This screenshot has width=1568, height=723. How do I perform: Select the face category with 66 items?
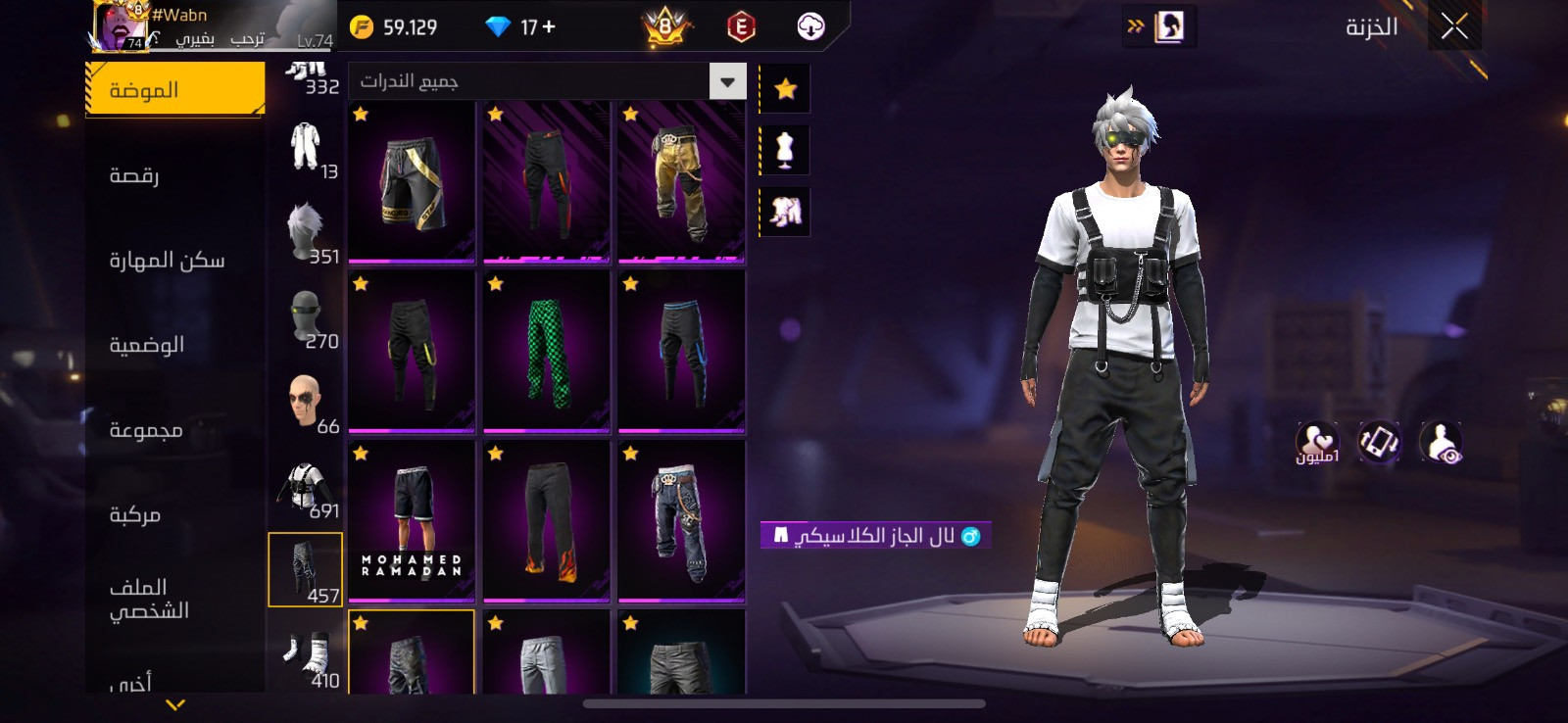[308, 403]
